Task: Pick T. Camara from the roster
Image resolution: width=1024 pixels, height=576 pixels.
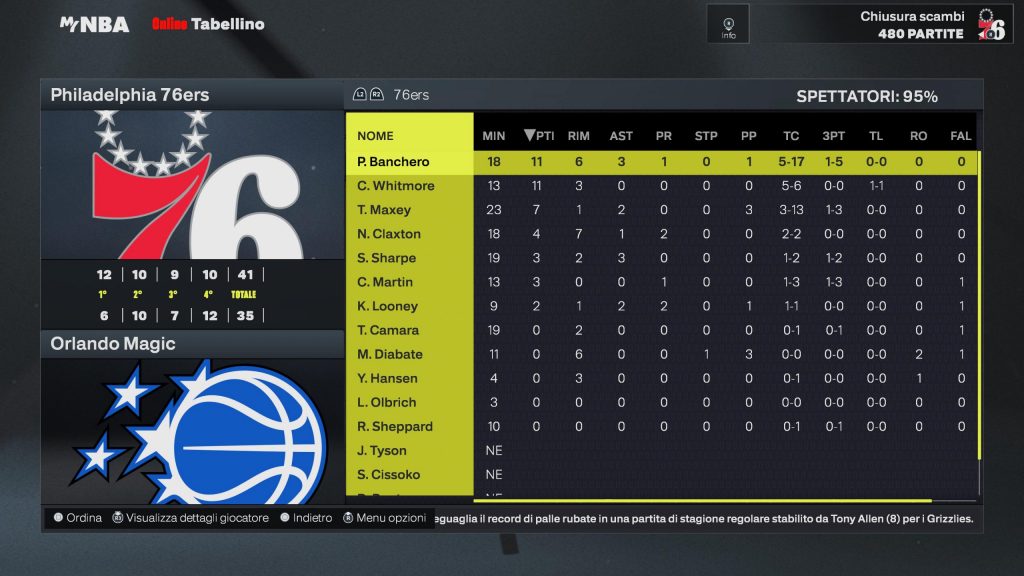Action: pyautogui.click(x=388, y=330)
